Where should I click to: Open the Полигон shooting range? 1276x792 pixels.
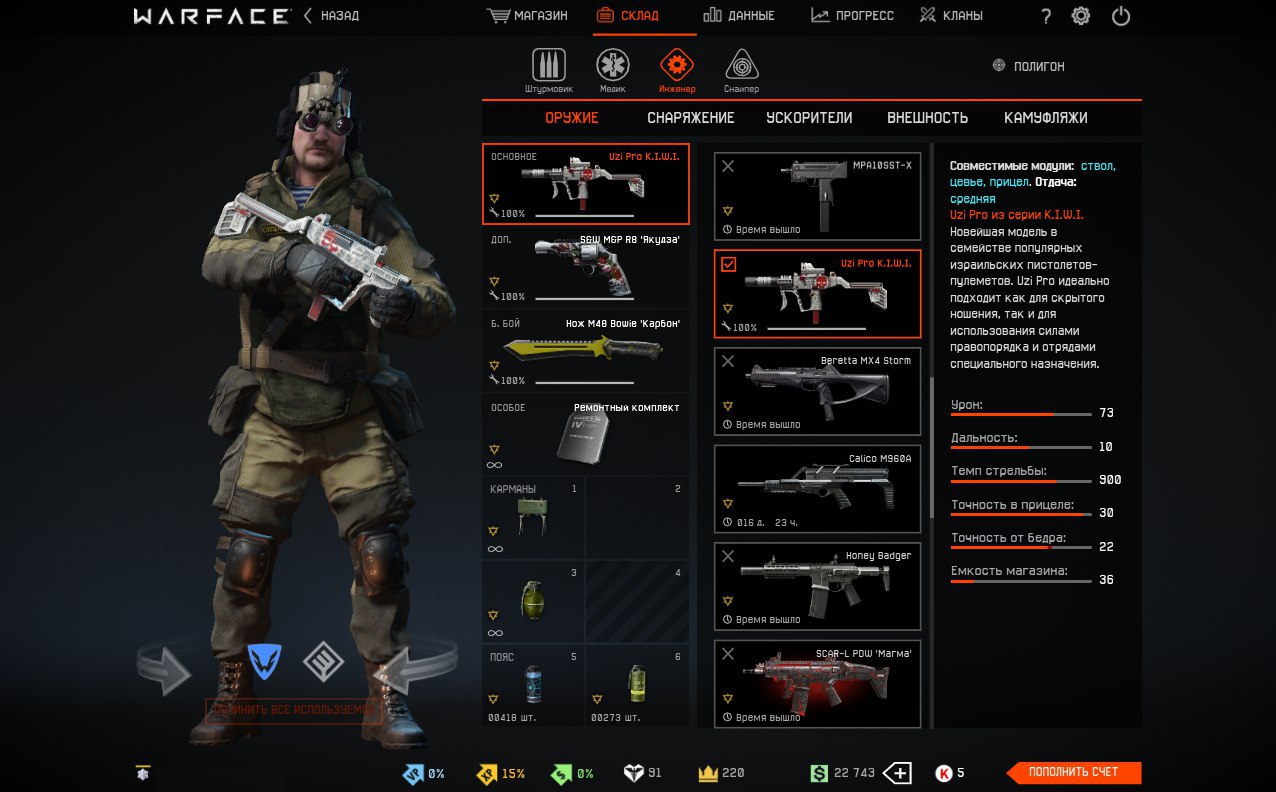(x=1028, y=66)
